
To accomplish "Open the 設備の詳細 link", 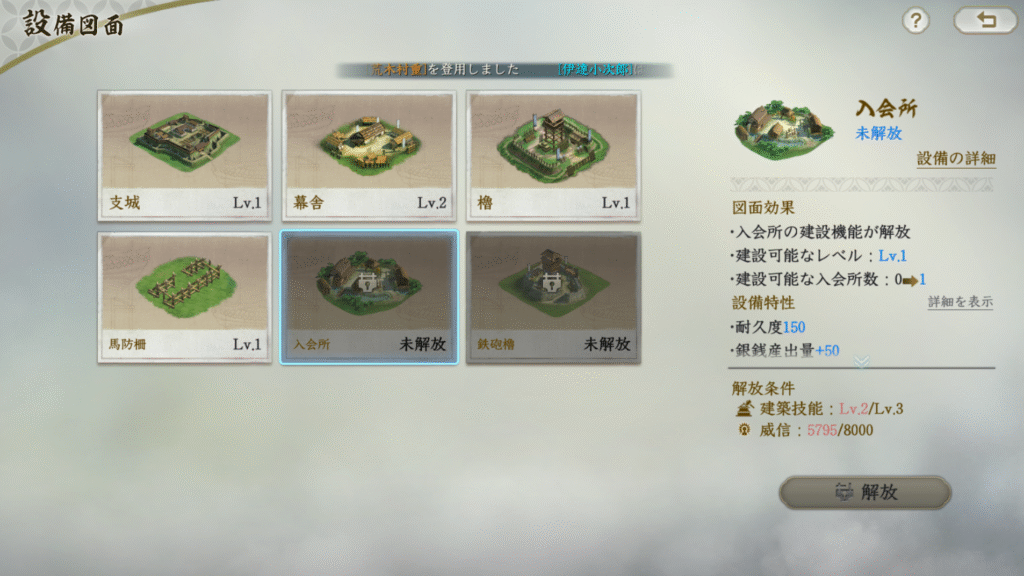I will (956, 159).
